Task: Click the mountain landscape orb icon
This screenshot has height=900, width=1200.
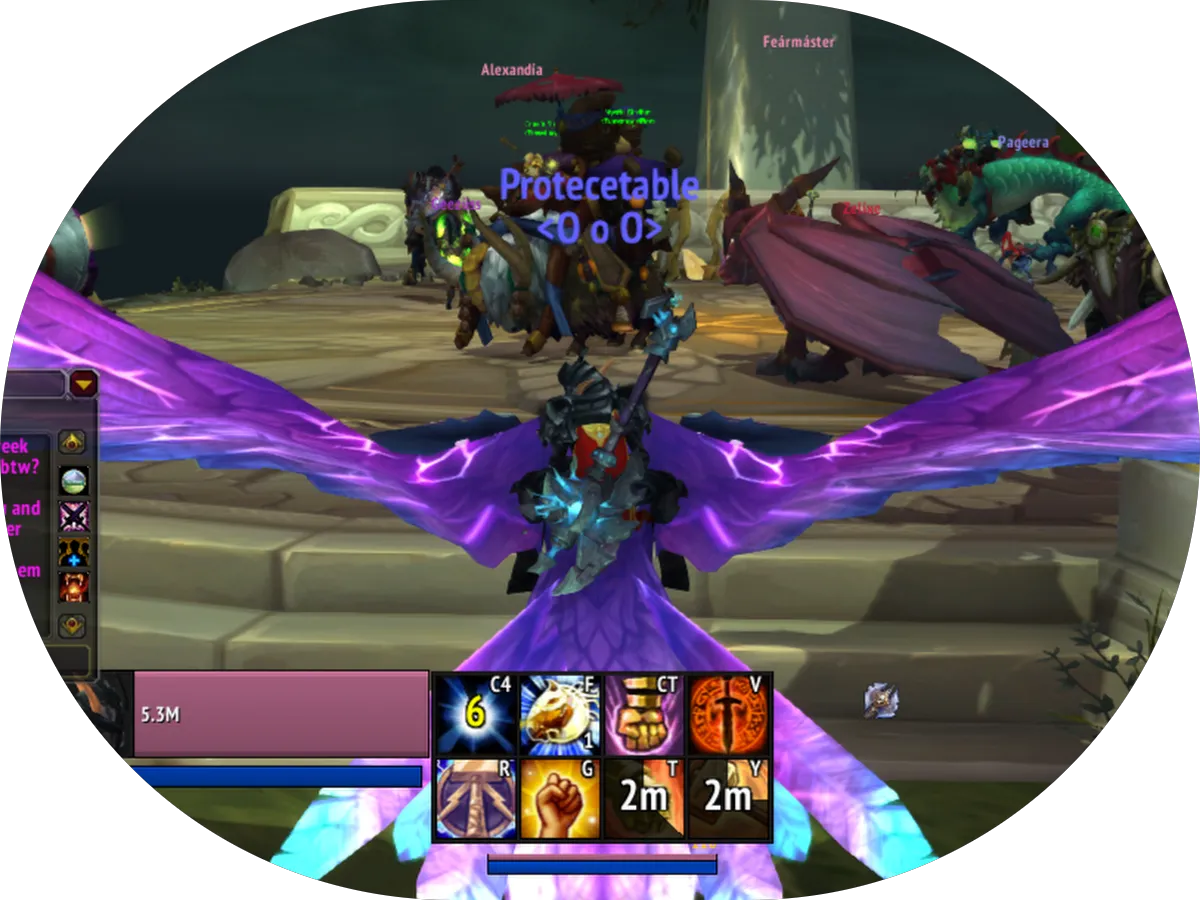Action: pos(73,481)
